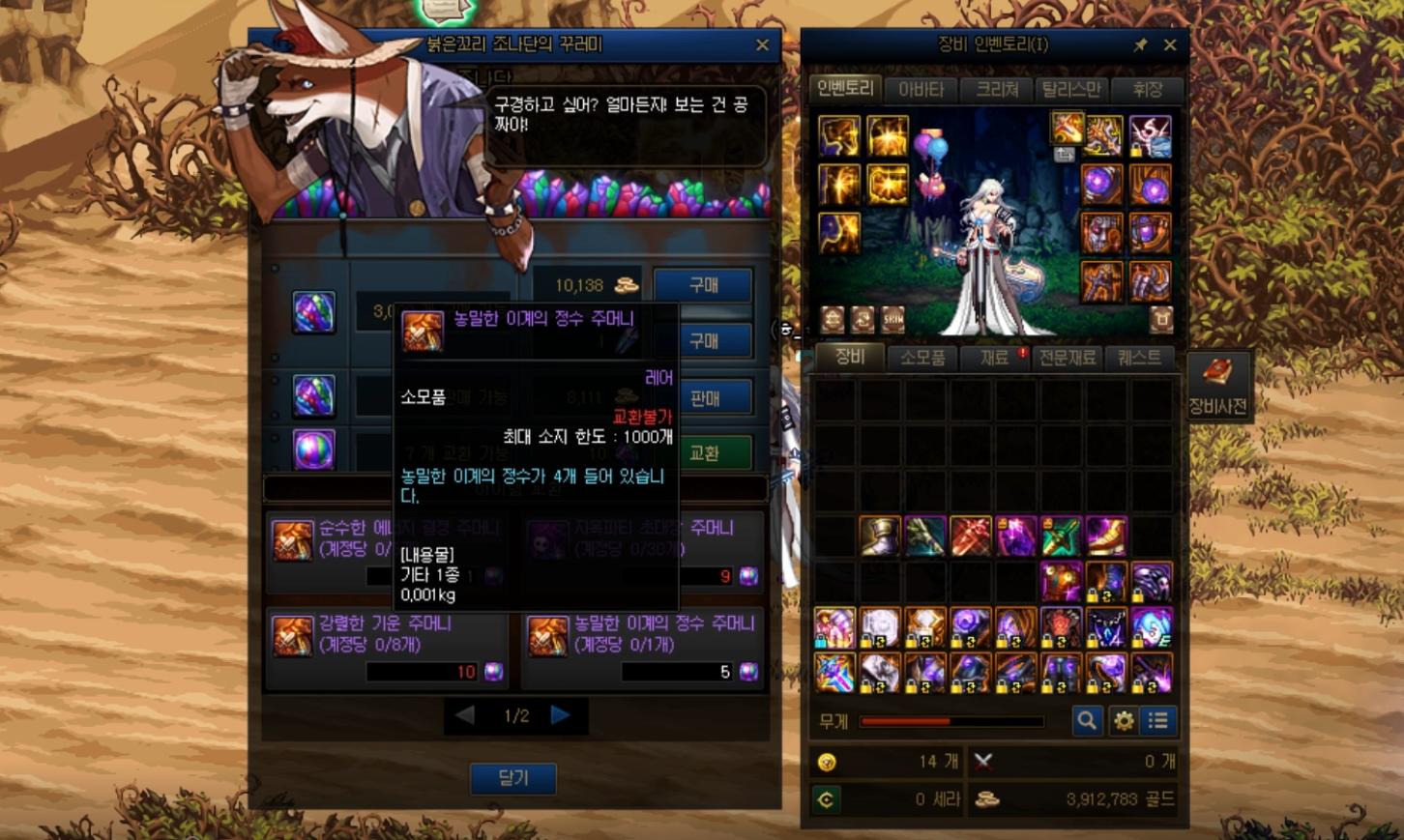Open the 장비사전 equipment dictionary
The image size is (1404, 840).
pos(1217,386)
